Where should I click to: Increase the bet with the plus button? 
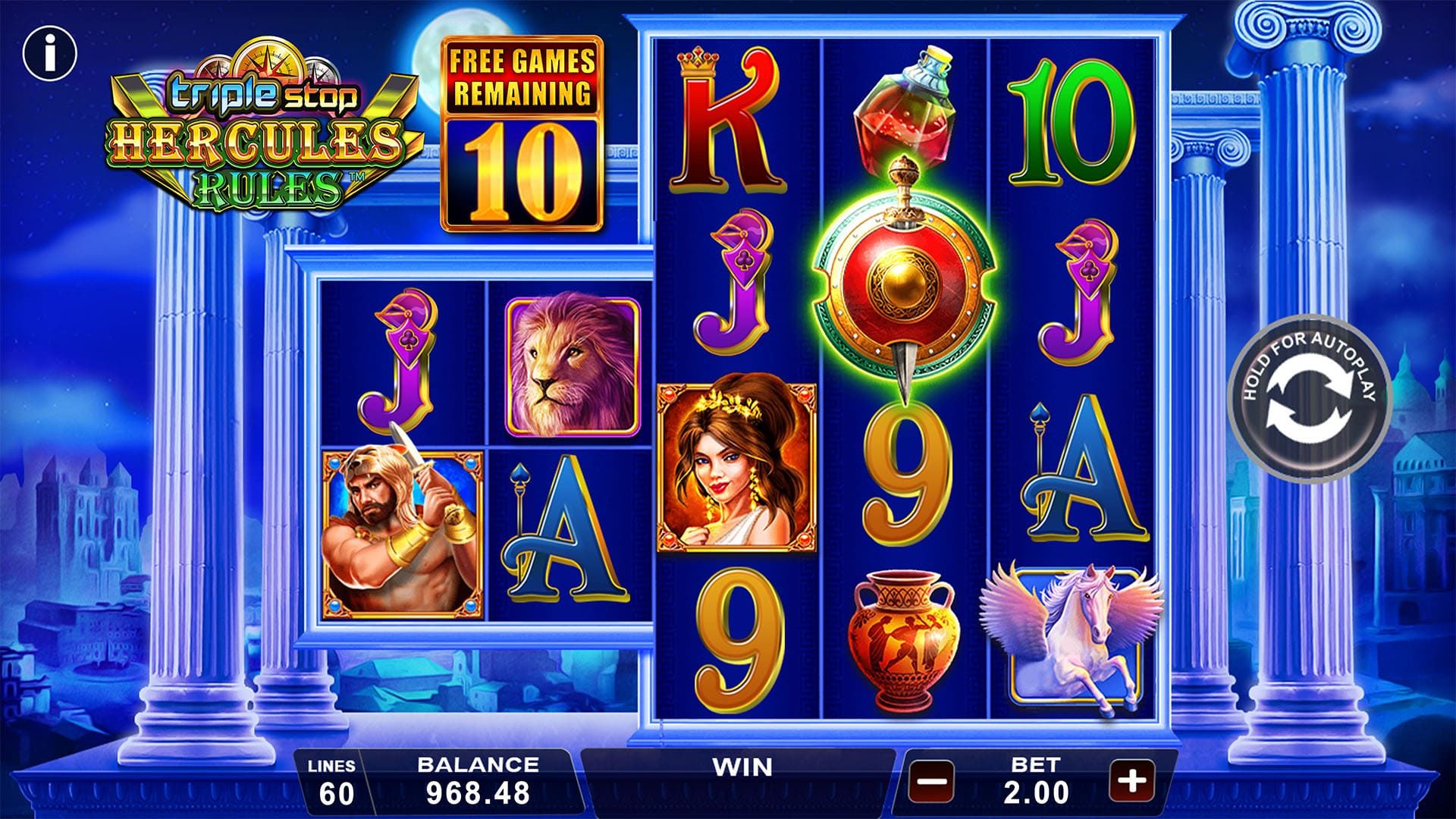[x=1131, y=780]
